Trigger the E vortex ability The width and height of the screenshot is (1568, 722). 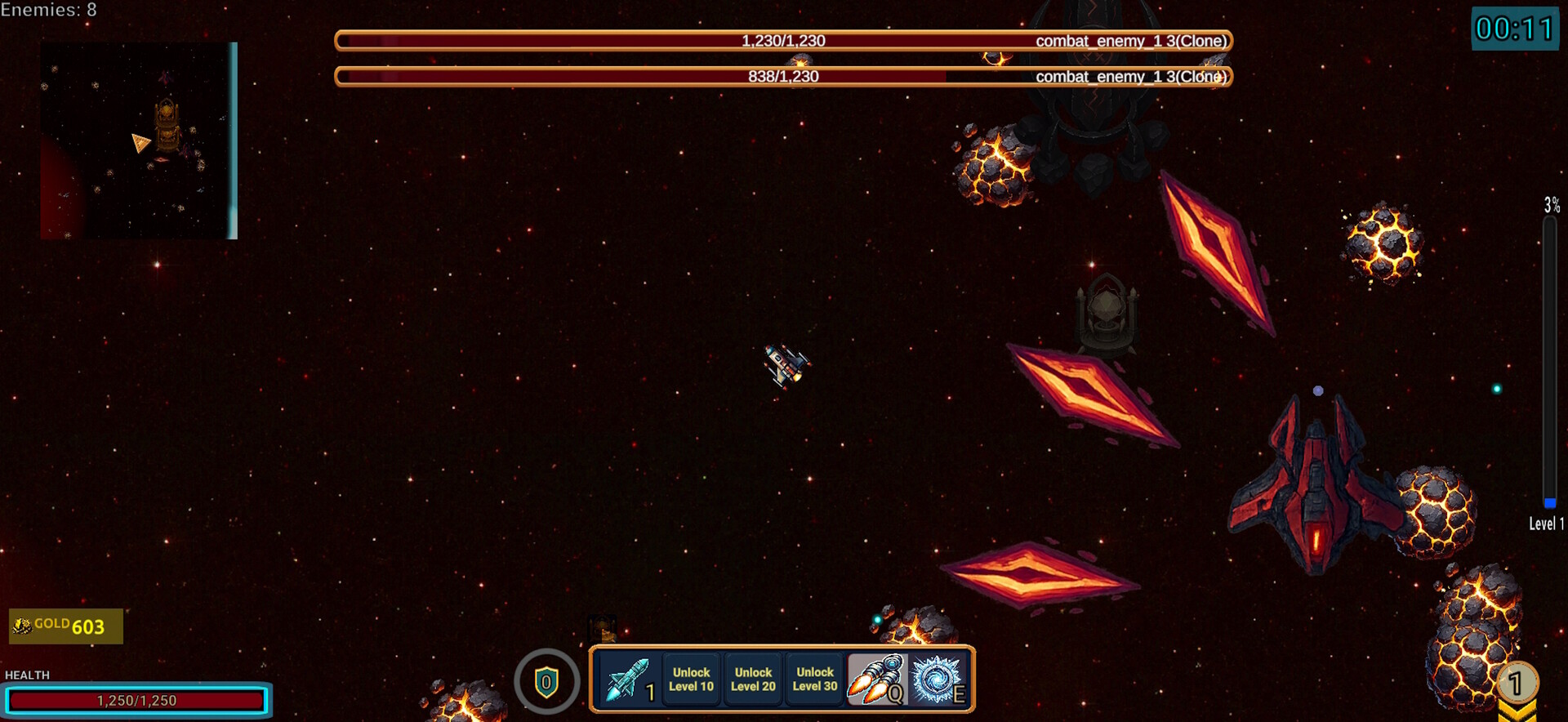[937, 680]
